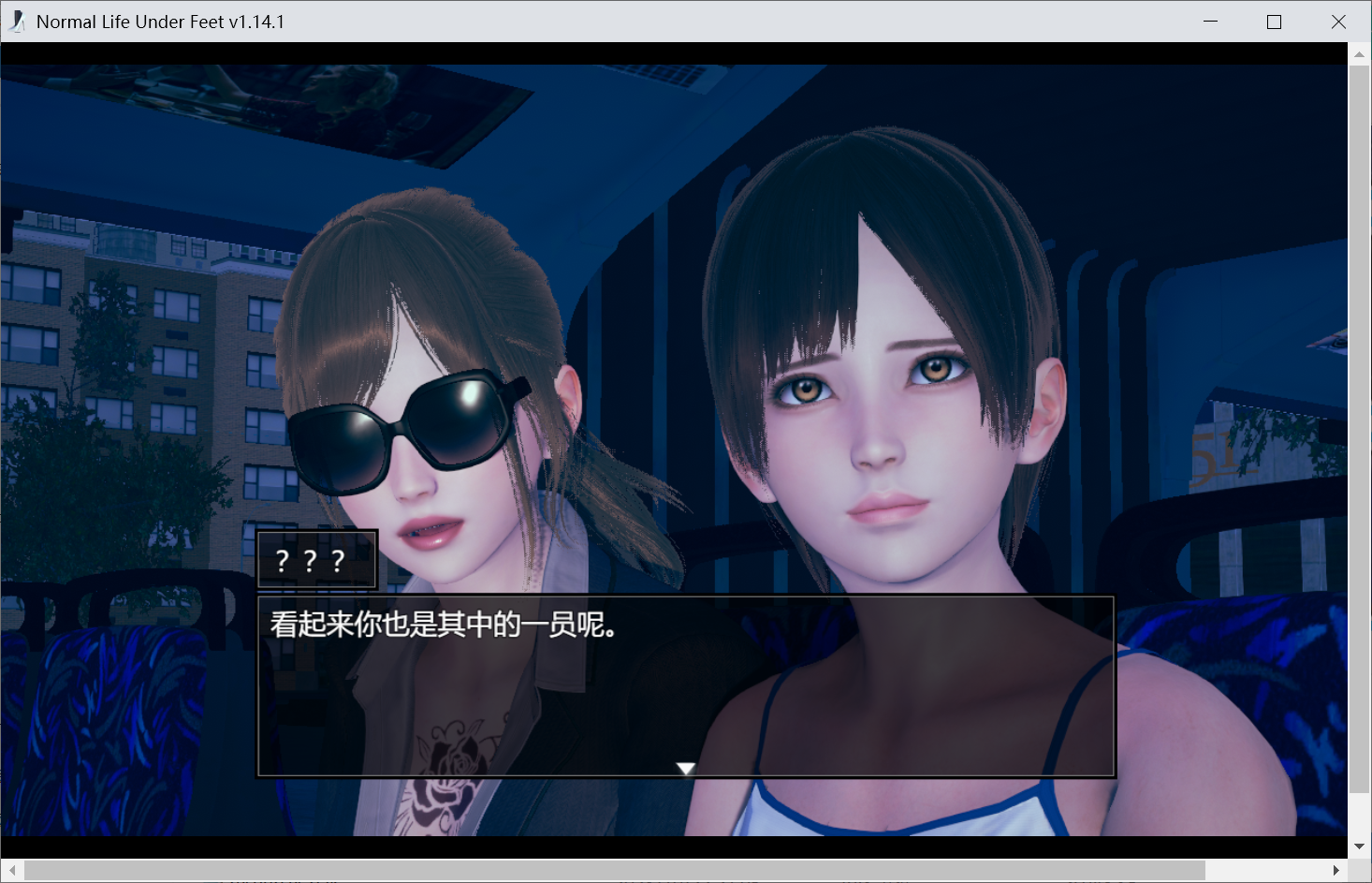Screen dimensions: 1372x883
Task: Click the horizontal scrollbar track
Action: (x=655, y=870)
